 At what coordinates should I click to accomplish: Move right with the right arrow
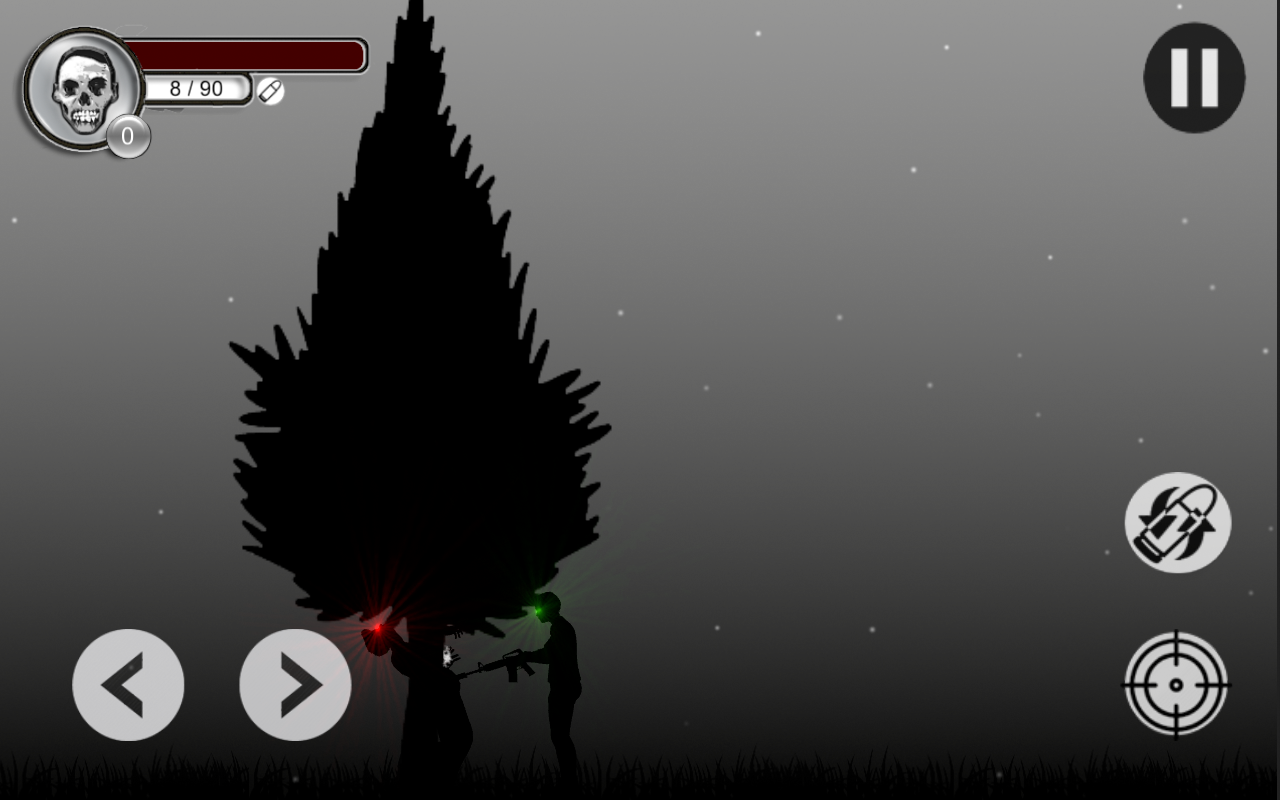(x=295, y=685)
